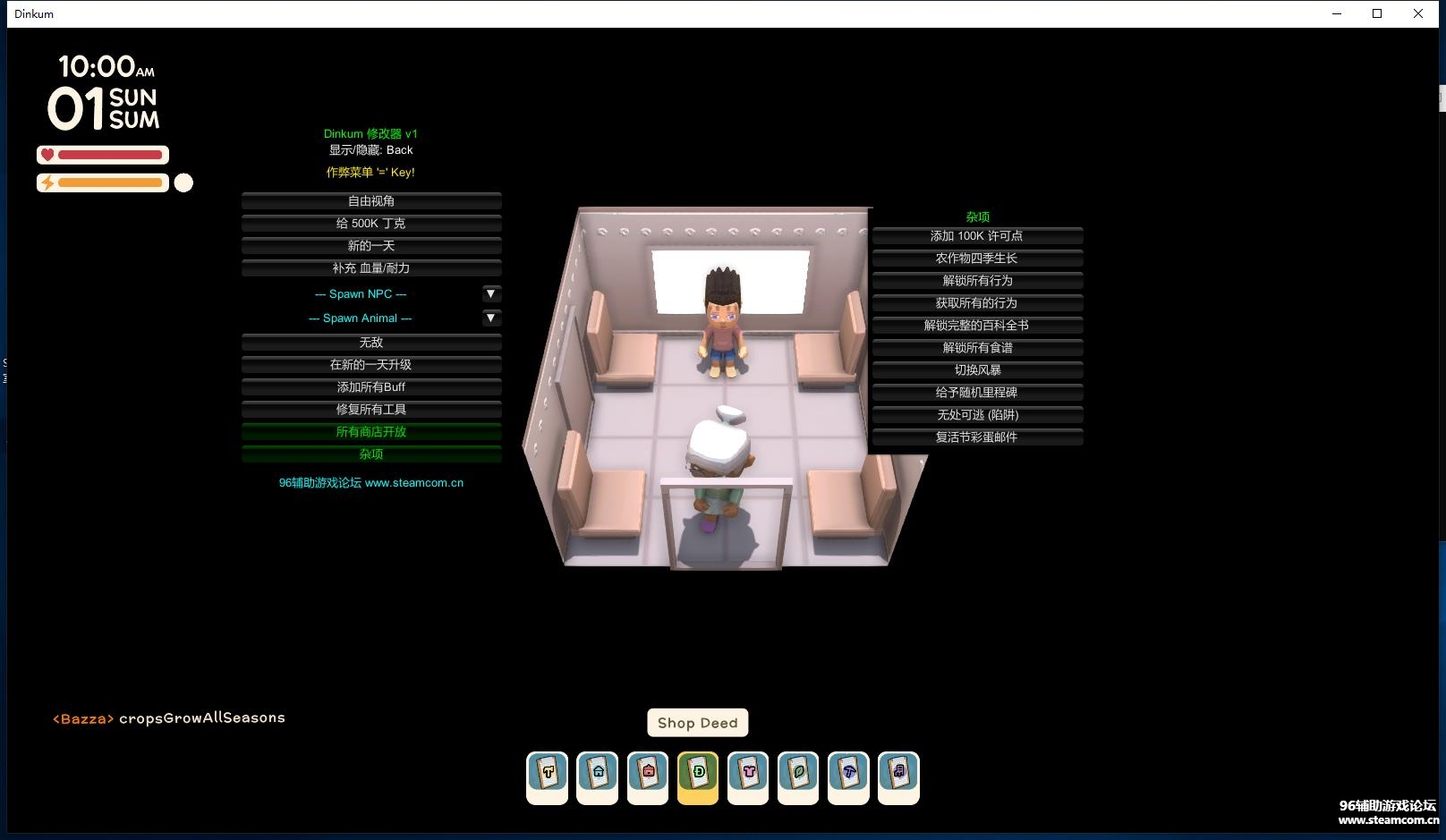This screenshot has width=1446, height=840.
Task: Pick the green leaf deed hotbar slot
Action: 798,776
